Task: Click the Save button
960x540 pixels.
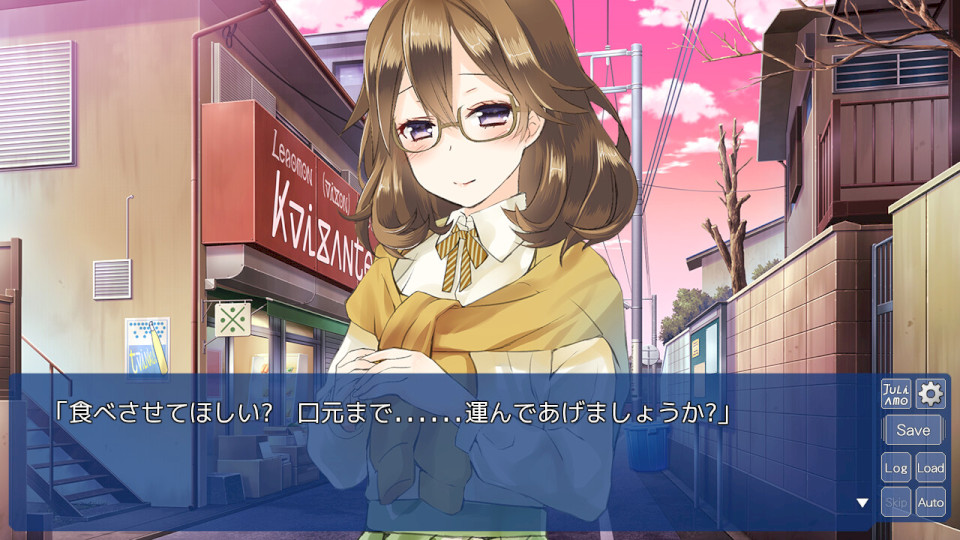Action: click(x=912, y=430)
